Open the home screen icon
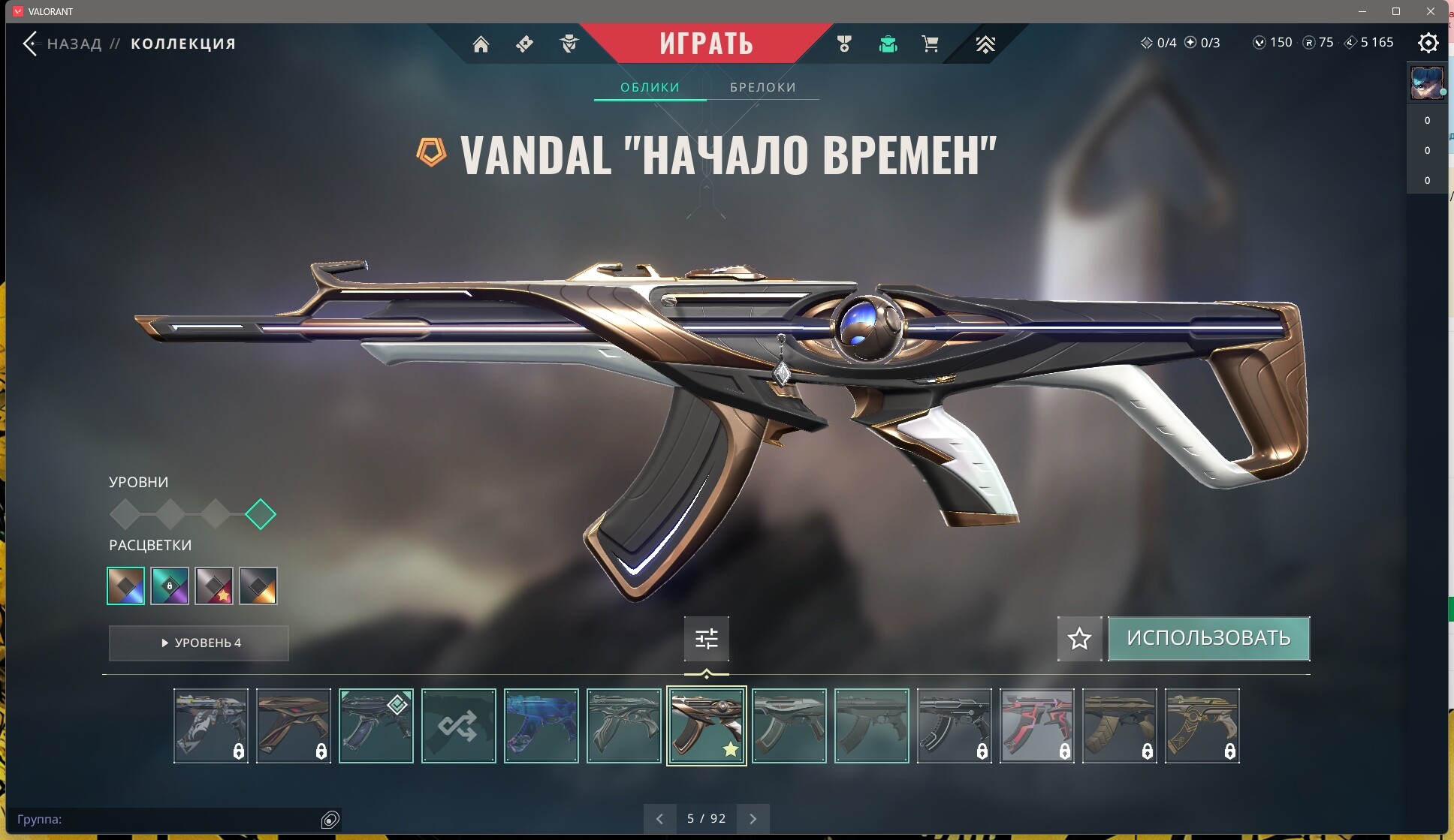The image size is (1454, 840). pyautogui.click(x=481, y=44)
